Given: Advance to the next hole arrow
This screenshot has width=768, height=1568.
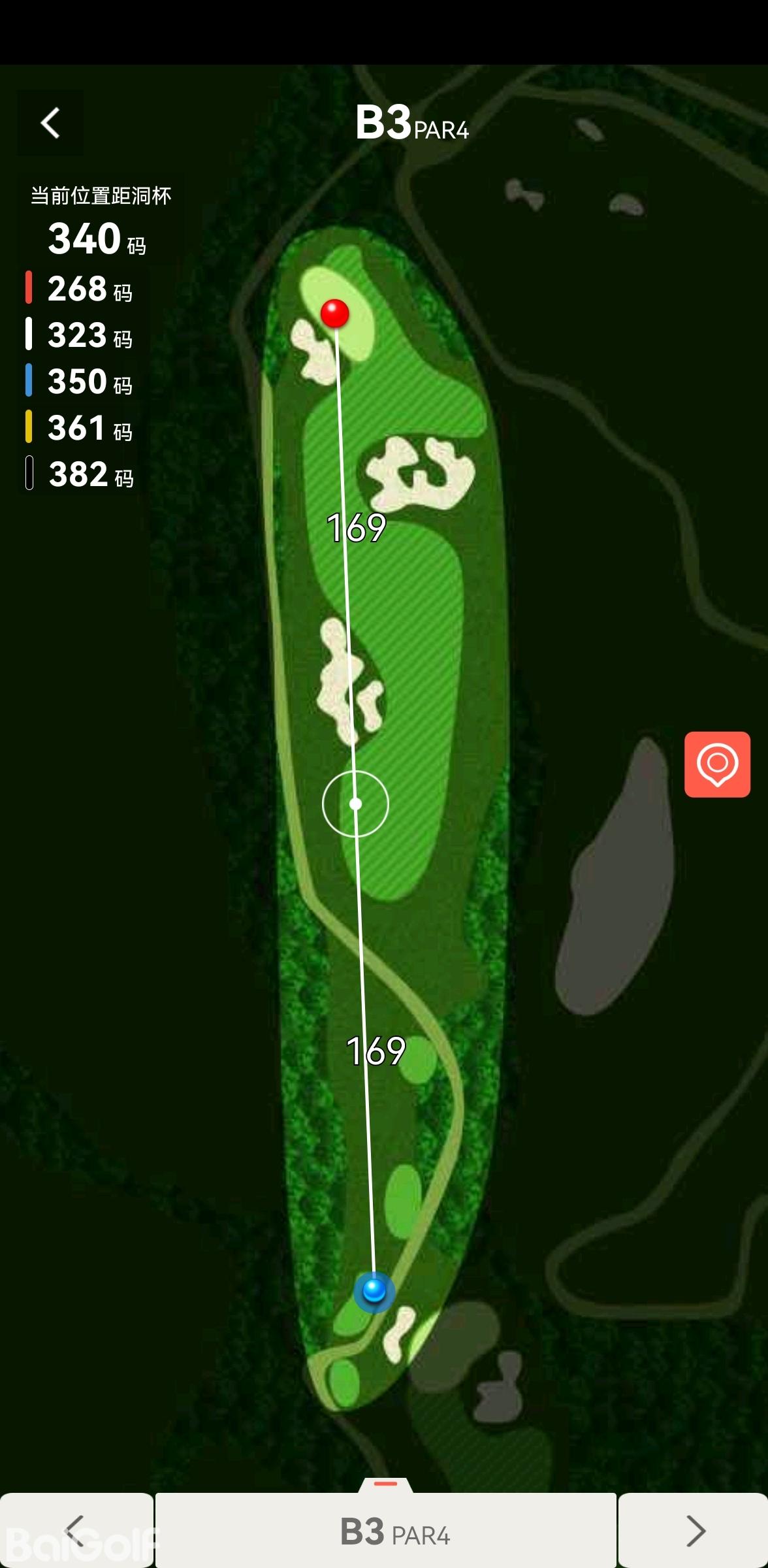Looking at the screenshot, I should (694, 1530).
